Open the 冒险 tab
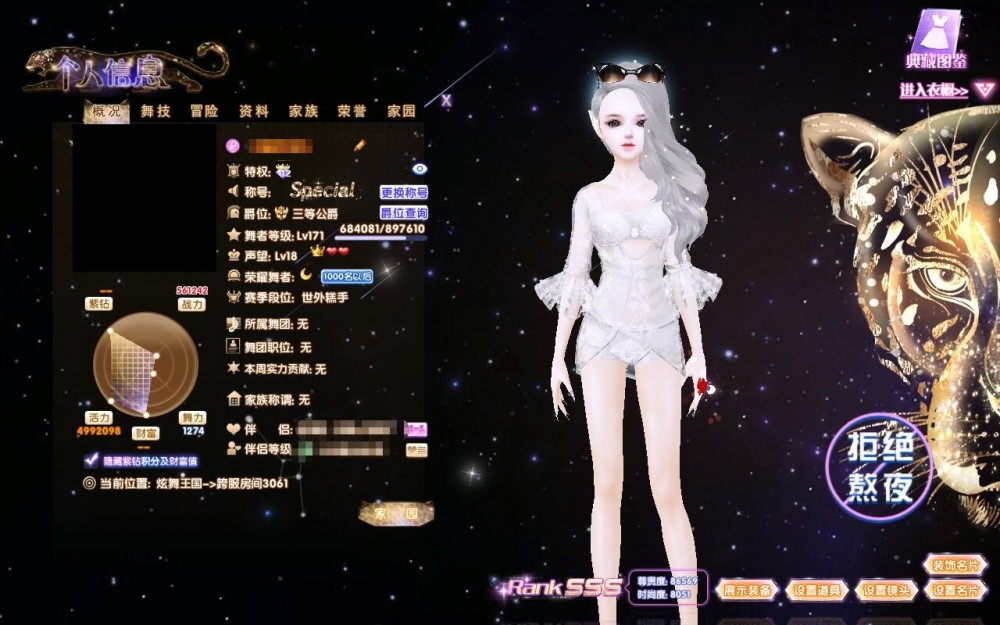The image size is (1000, 625). tap(204, 111)
